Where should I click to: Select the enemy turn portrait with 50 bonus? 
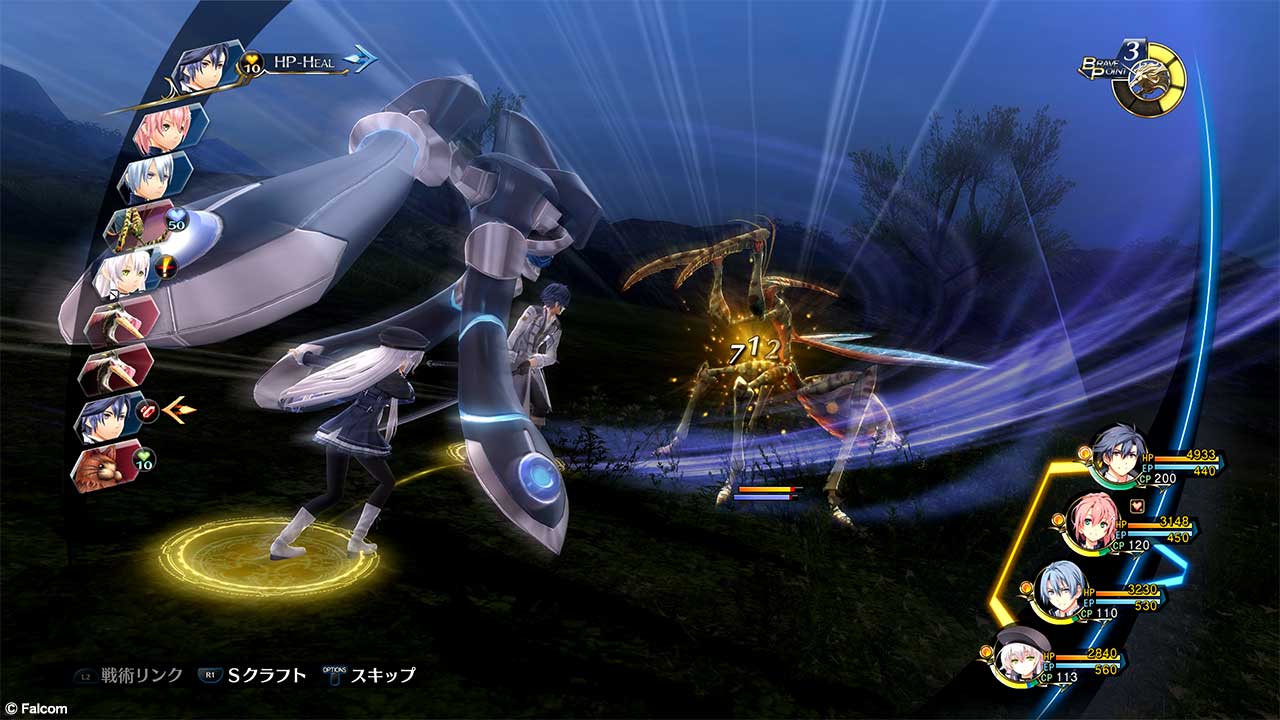(133, 225)
